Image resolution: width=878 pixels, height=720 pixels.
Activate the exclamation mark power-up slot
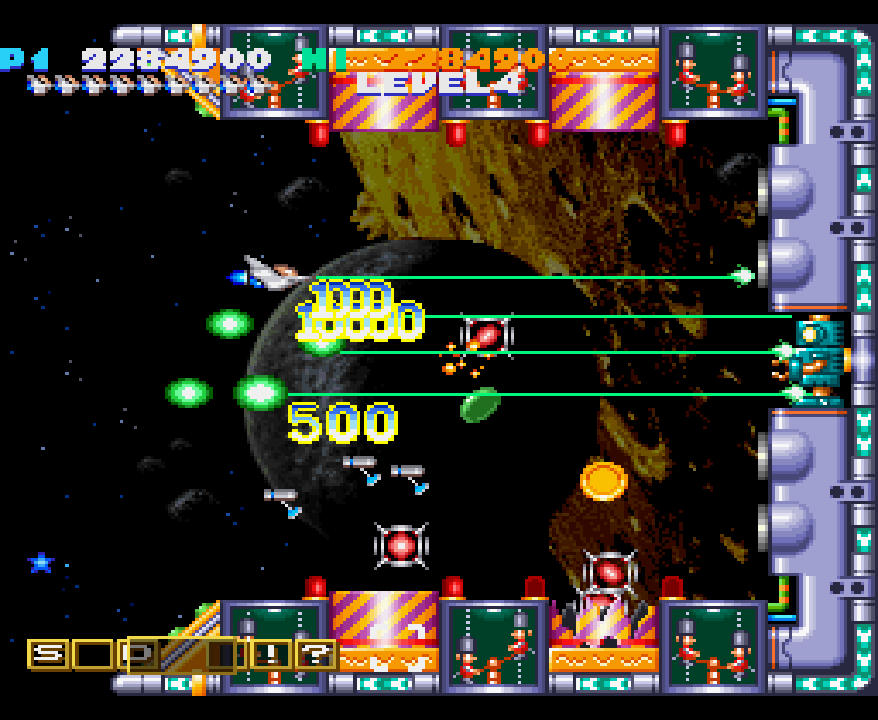pos(271,655)
